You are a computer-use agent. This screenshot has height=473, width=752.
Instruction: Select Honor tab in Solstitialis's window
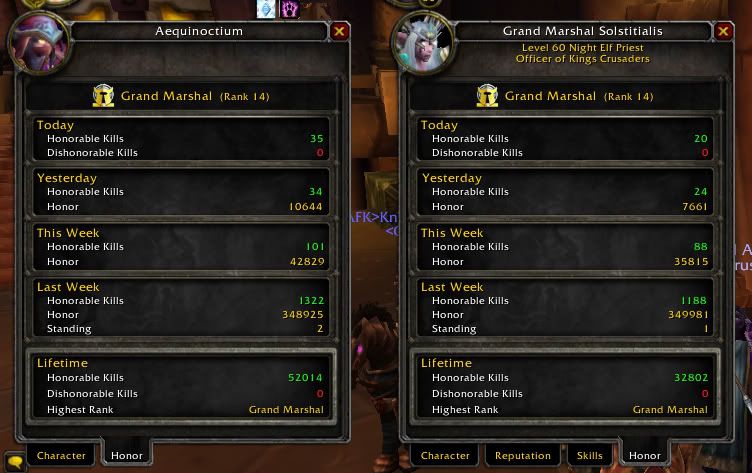pos(645,455)
